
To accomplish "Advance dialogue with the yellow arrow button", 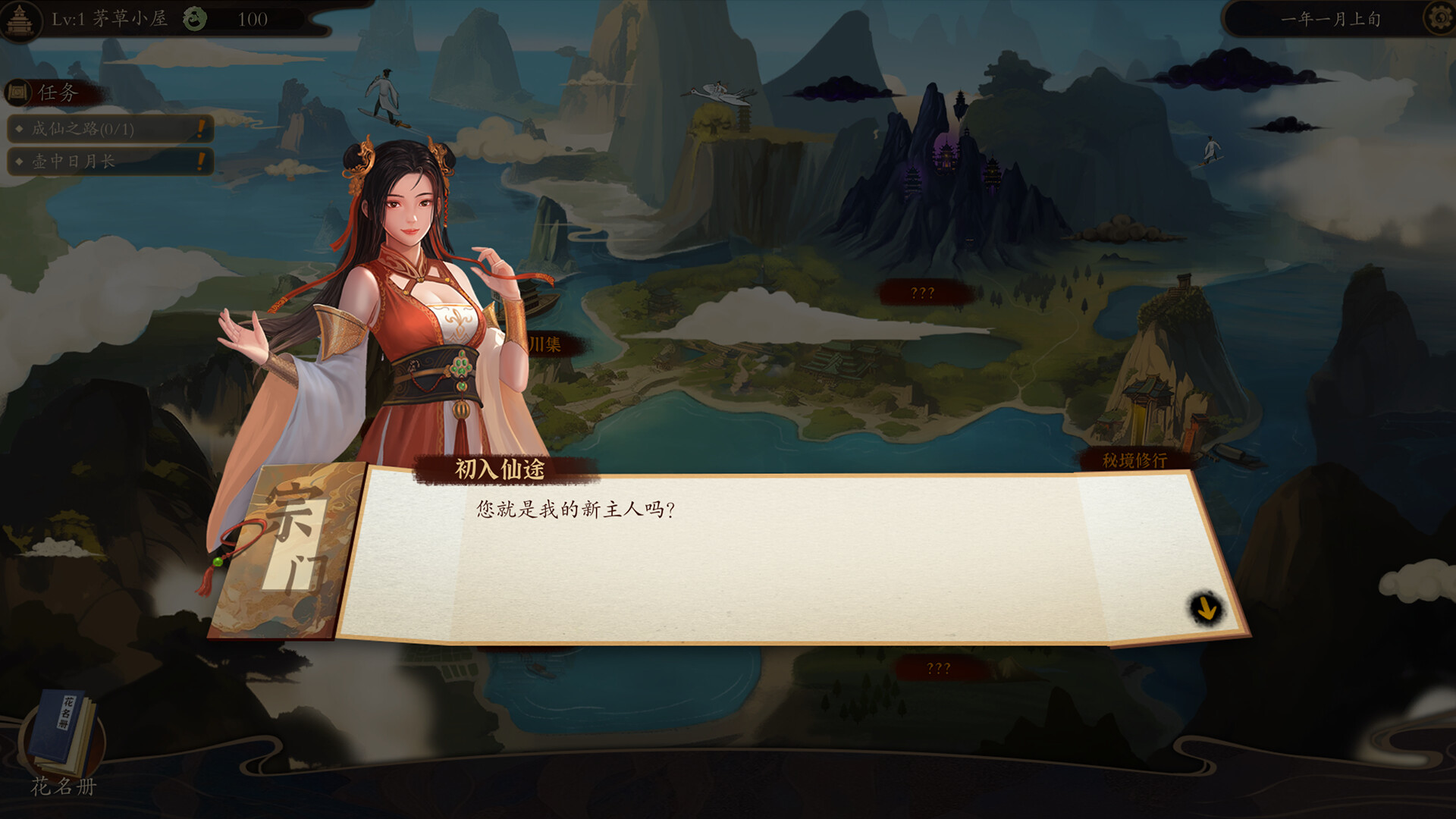I will pyautogui.click(x=1205, y=608).
